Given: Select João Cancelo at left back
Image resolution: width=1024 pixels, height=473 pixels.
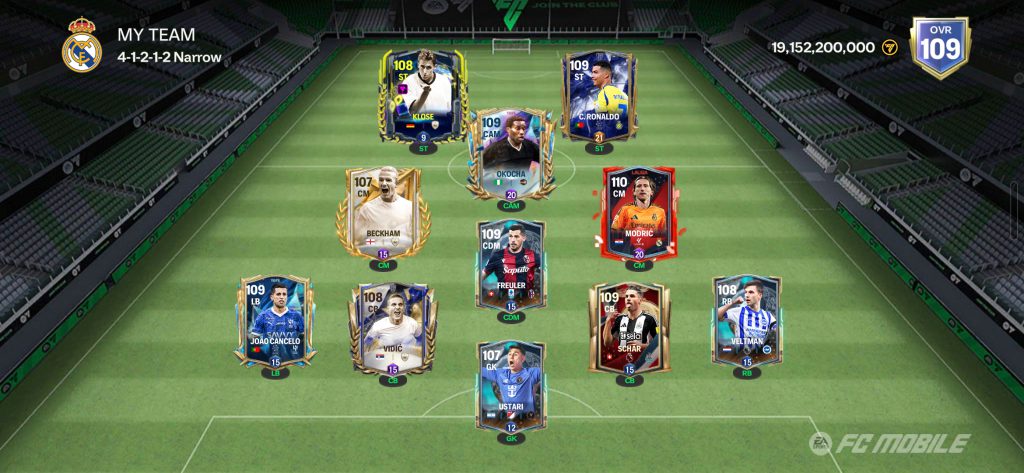Looking at the screenshot, I should (276, 322).
